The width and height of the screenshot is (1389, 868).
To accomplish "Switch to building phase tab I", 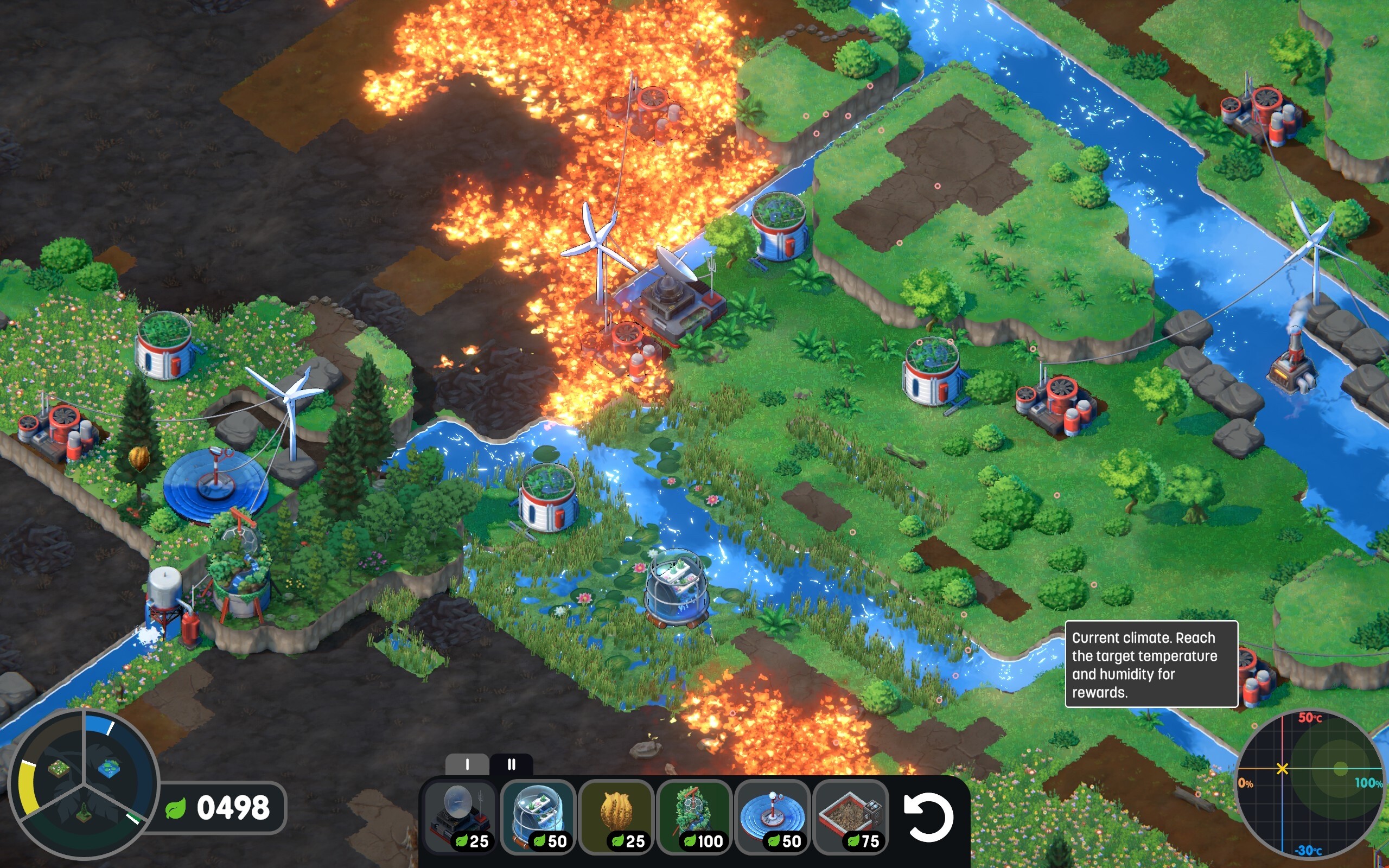I will pos(467,765).
